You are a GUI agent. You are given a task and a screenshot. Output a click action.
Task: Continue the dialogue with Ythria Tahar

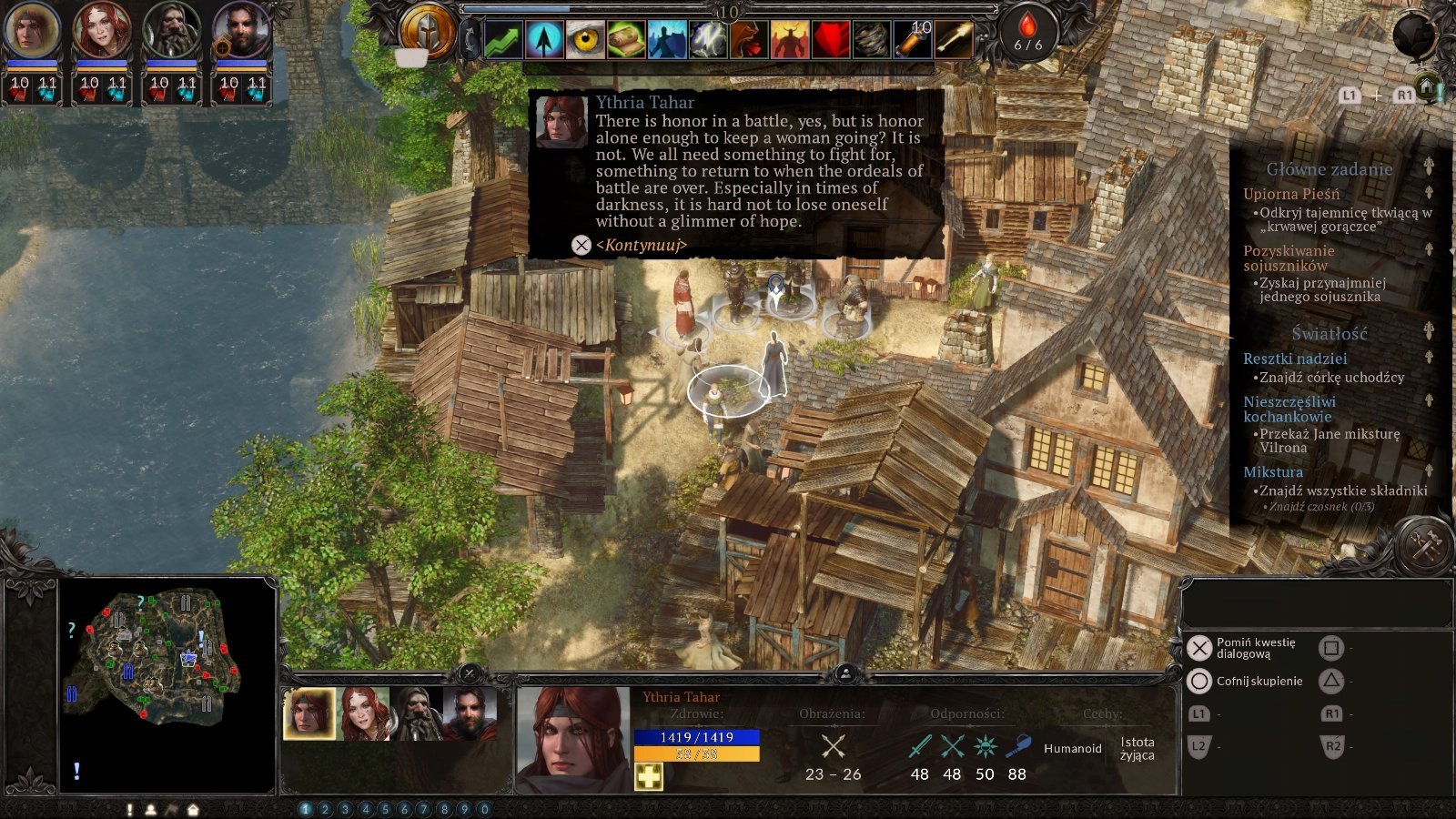point(640,245)
